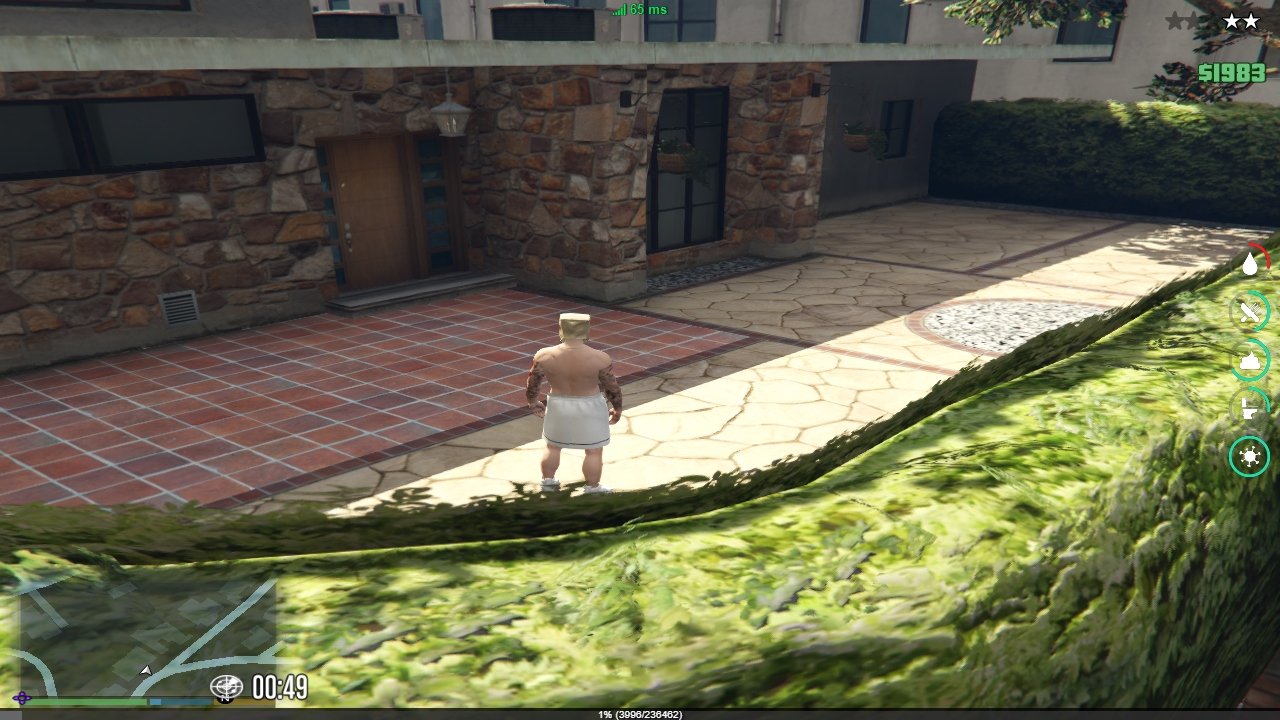Select the purple flower icon under the minimap

[x=22, y=697]
